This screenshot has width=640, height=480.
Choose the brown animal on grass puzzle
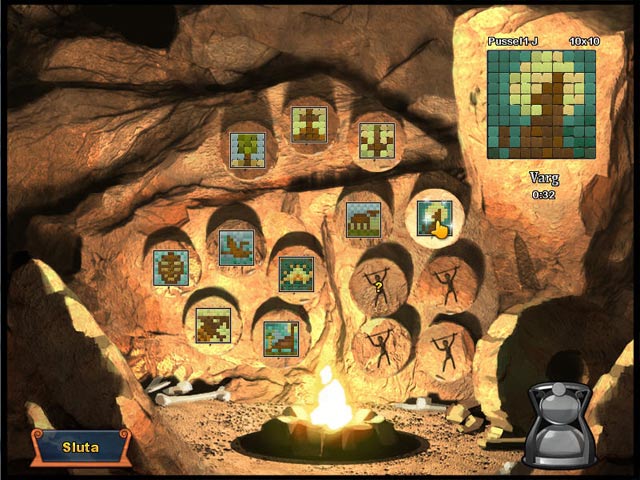(363, 220)
